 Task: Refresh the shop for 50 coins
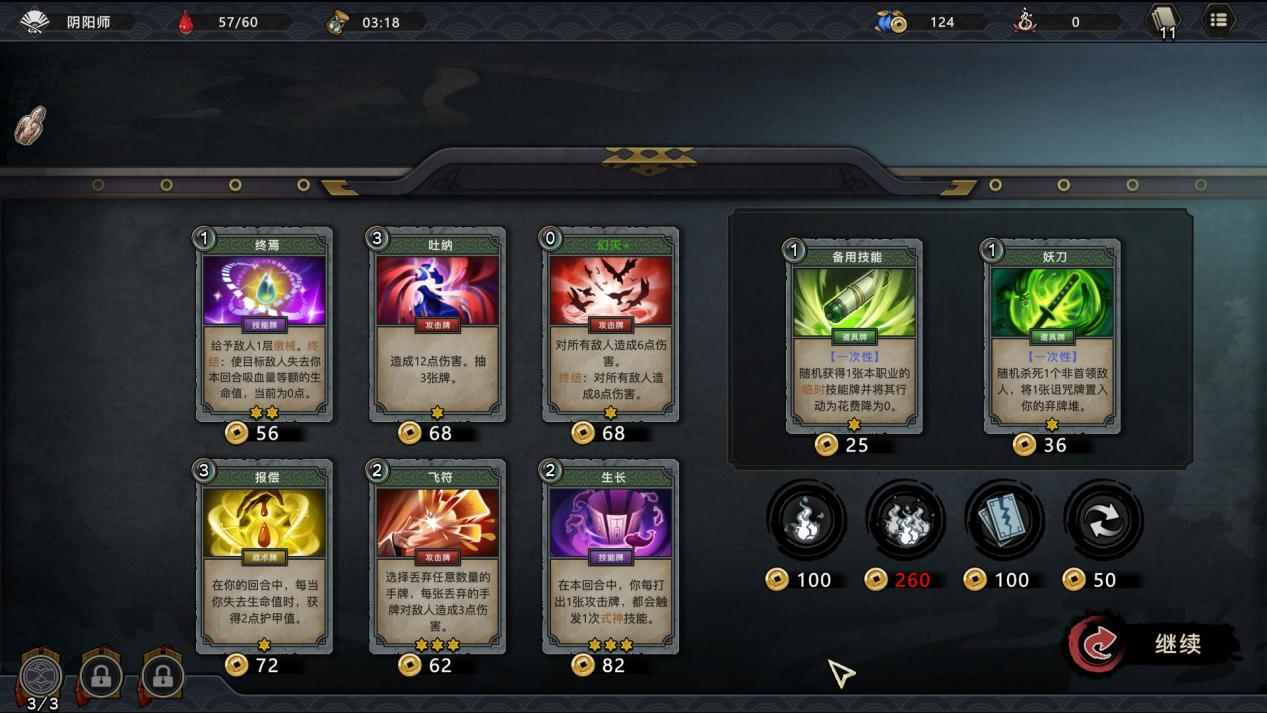pos(1103,520)
